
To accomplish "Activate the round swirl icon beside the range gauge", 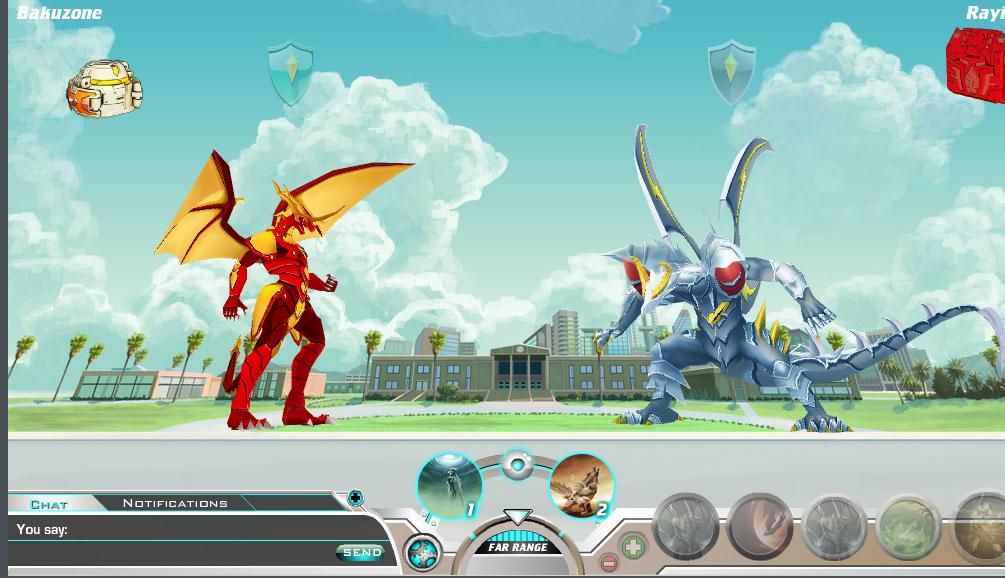I will [x=423, y=553].
